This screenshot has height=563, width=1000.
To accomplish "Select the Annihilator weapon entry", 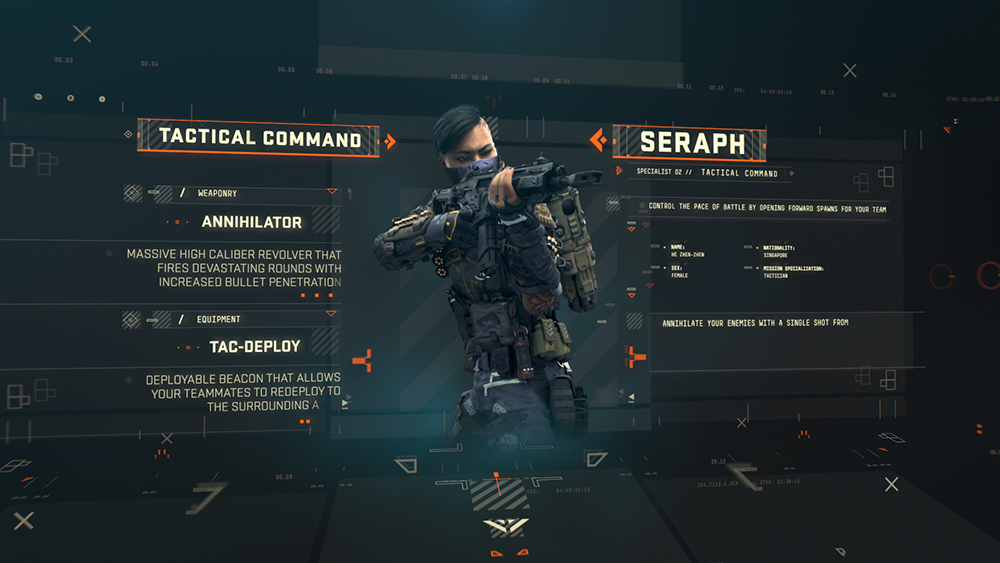I will pos(251,221).
